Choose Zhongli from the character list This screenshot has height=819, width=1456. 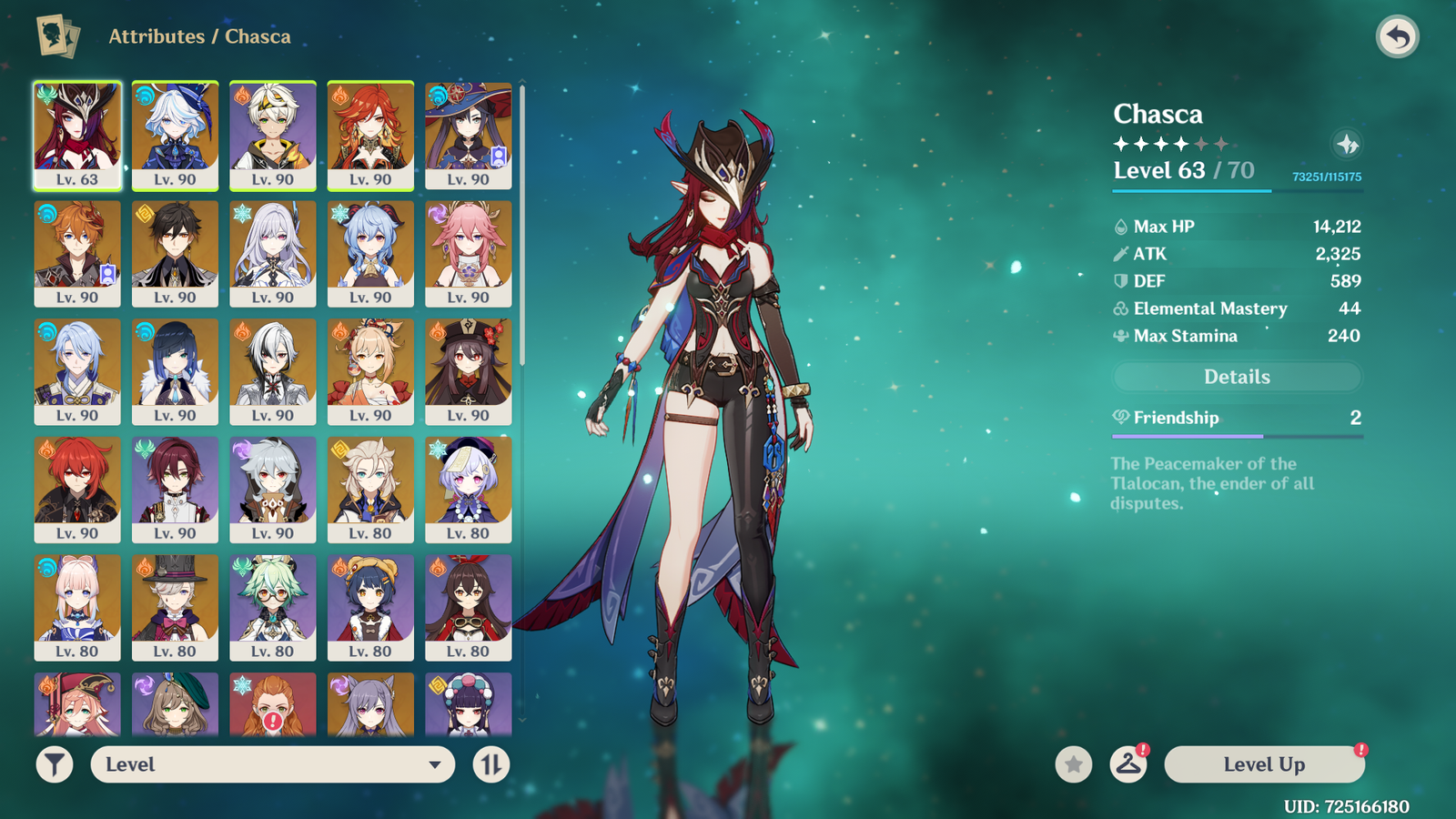[x=175, y=254]
